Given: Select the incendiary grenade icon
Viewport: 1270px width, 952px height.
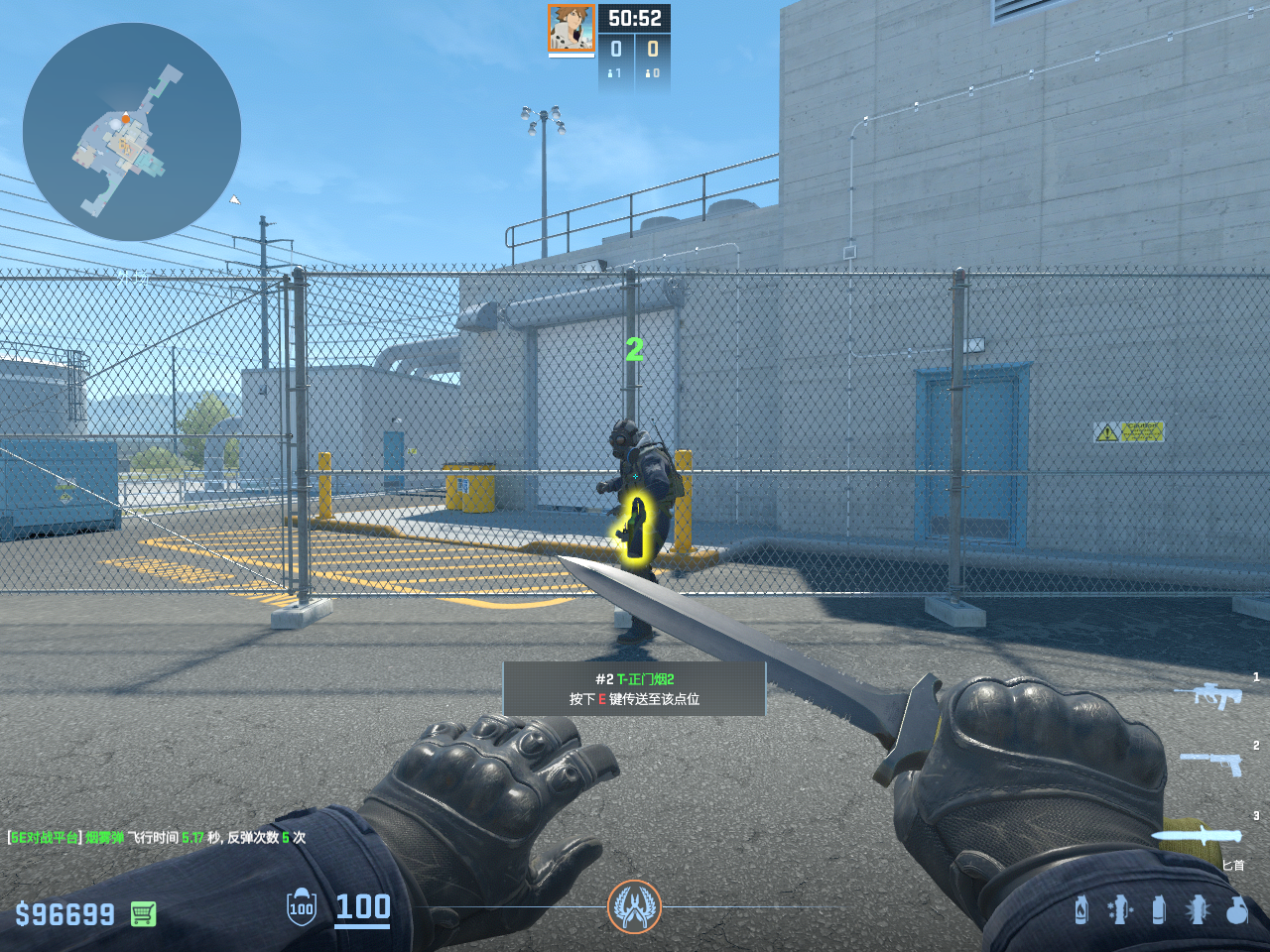Looking at the screenshot, I should 1081,909.
